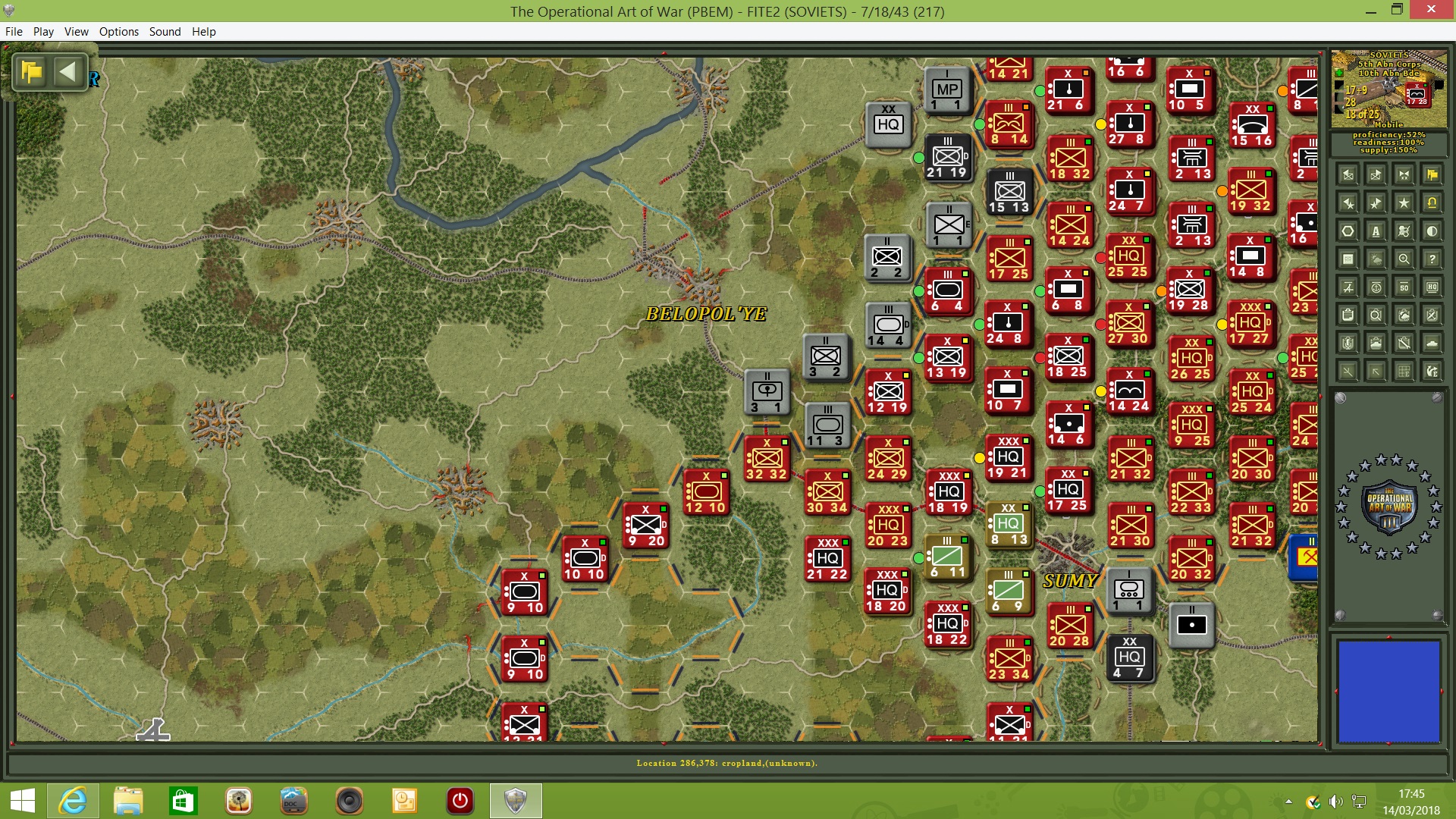Toggle map text labels with the A icon
This screenshot has height=819, width=1456.
1376,231
